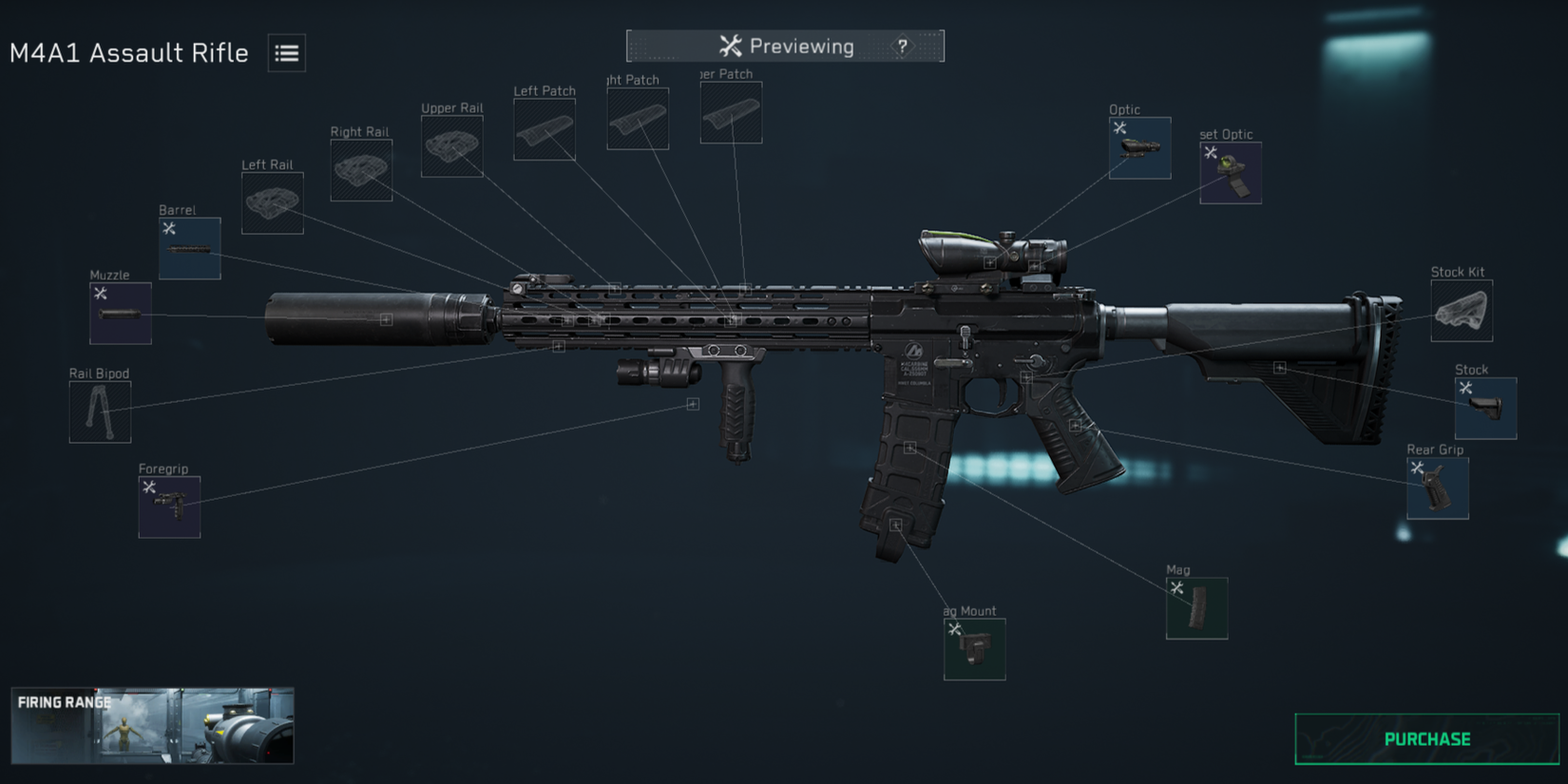The width and height of the screenshot is (1568, 784).
Task: Select the Foregrip attachment slot
Action: pyautogui.click(x=170, y=507)
